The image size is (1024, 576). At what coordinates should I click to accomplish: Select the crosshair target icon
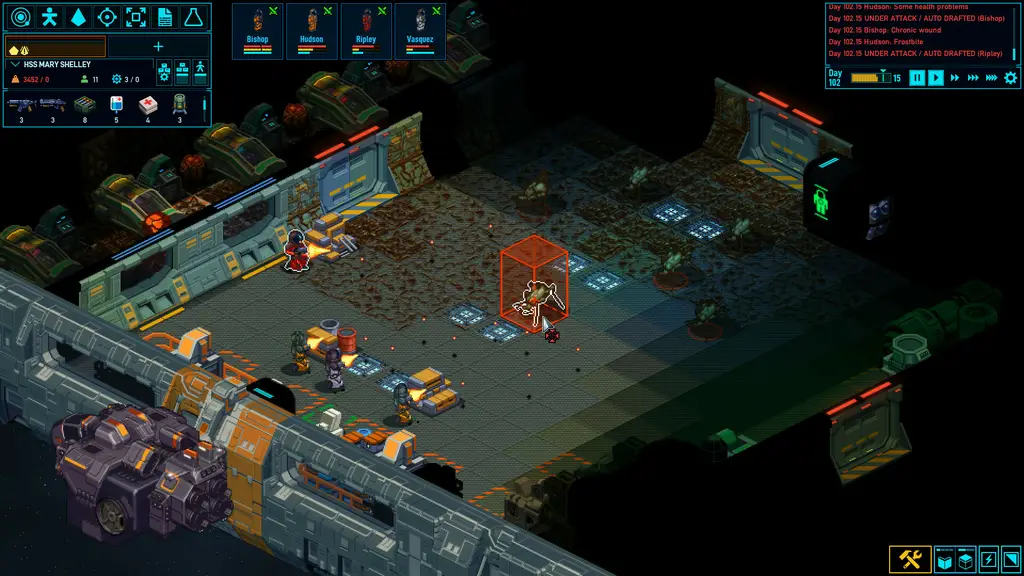[x=107, y=17]
